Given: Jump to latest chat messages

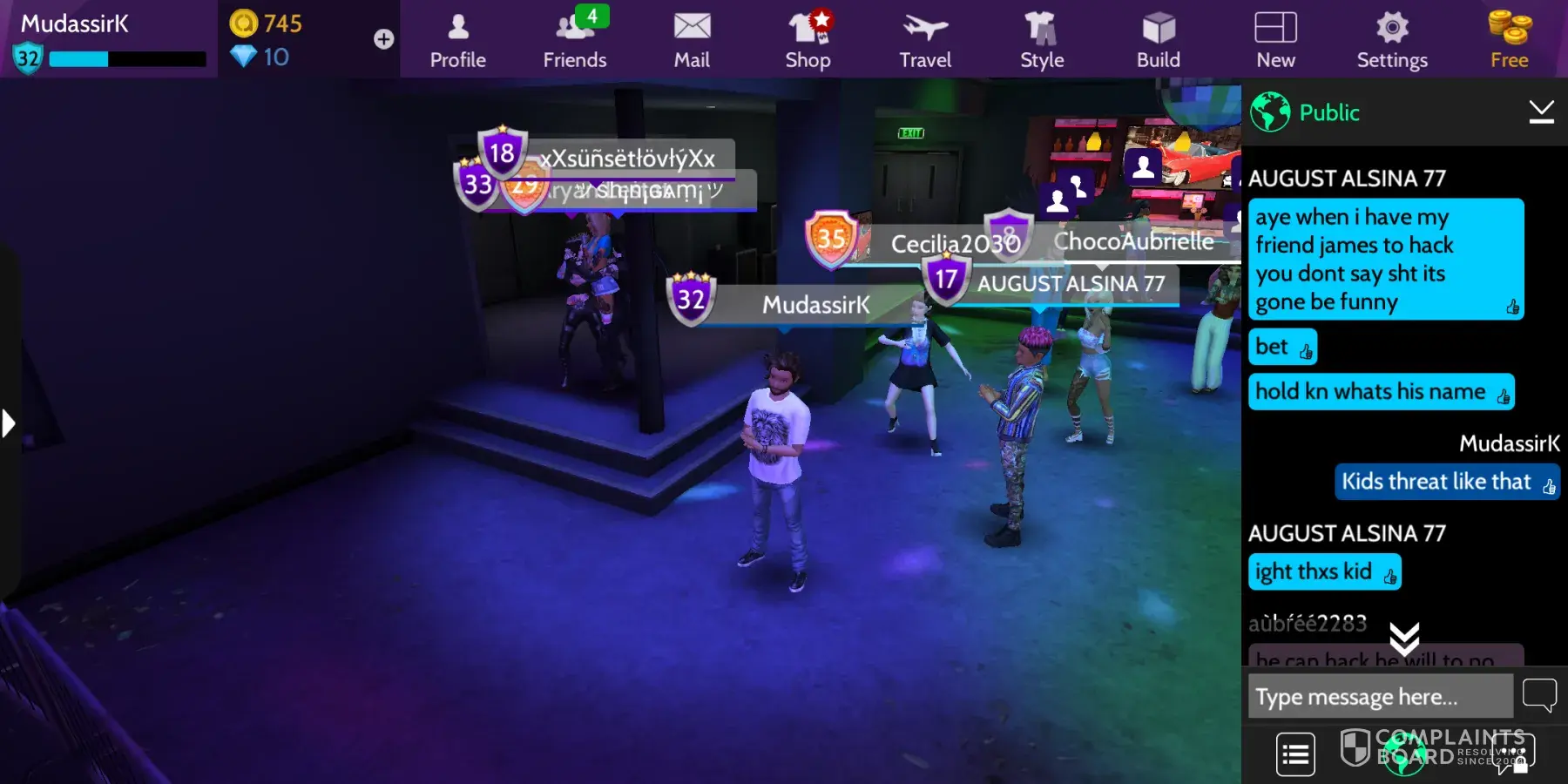Looking at the screenshot, I should point(1404,639).
